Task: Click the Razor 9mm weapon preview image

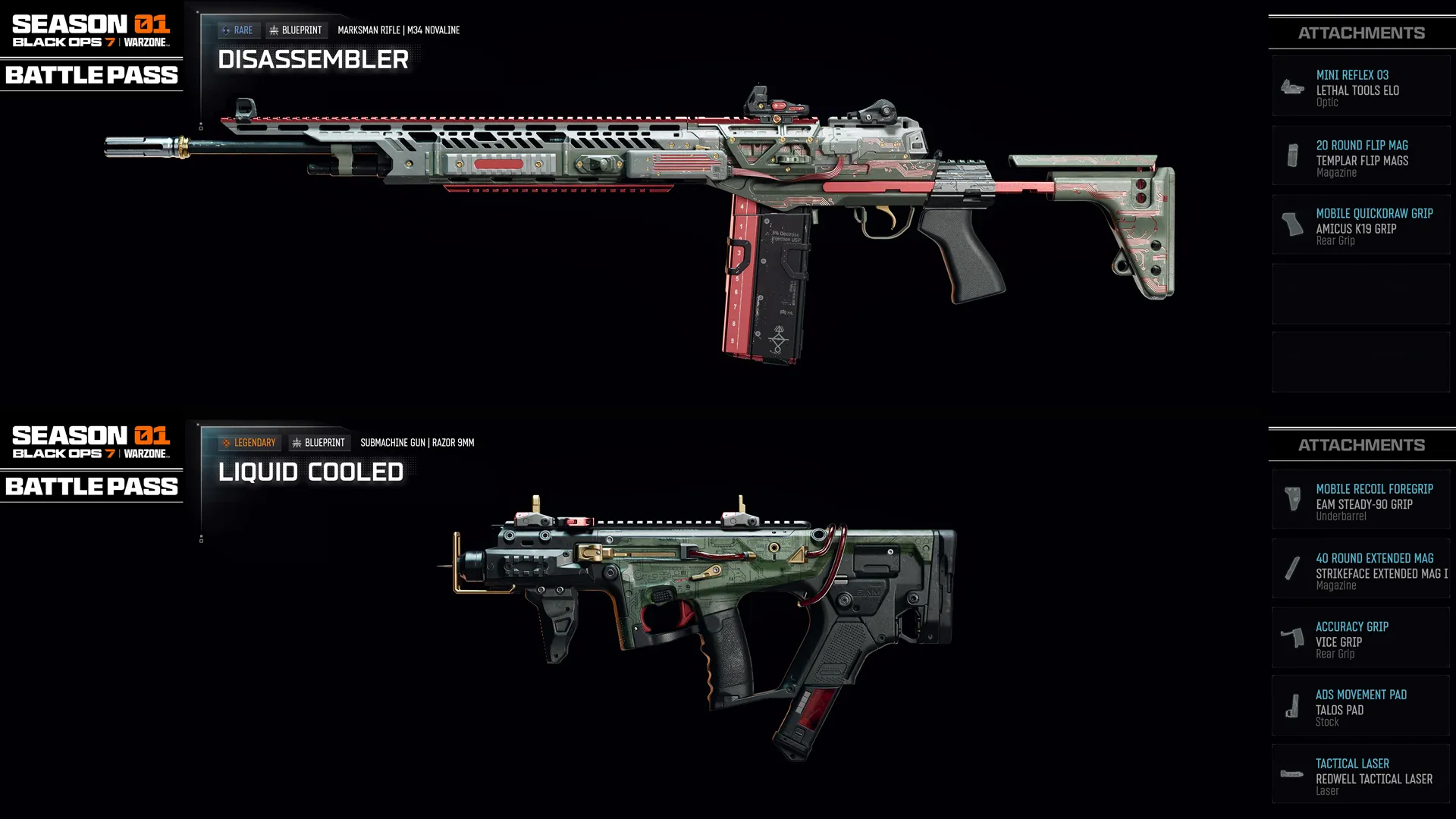Action: (x=720, y=607)
